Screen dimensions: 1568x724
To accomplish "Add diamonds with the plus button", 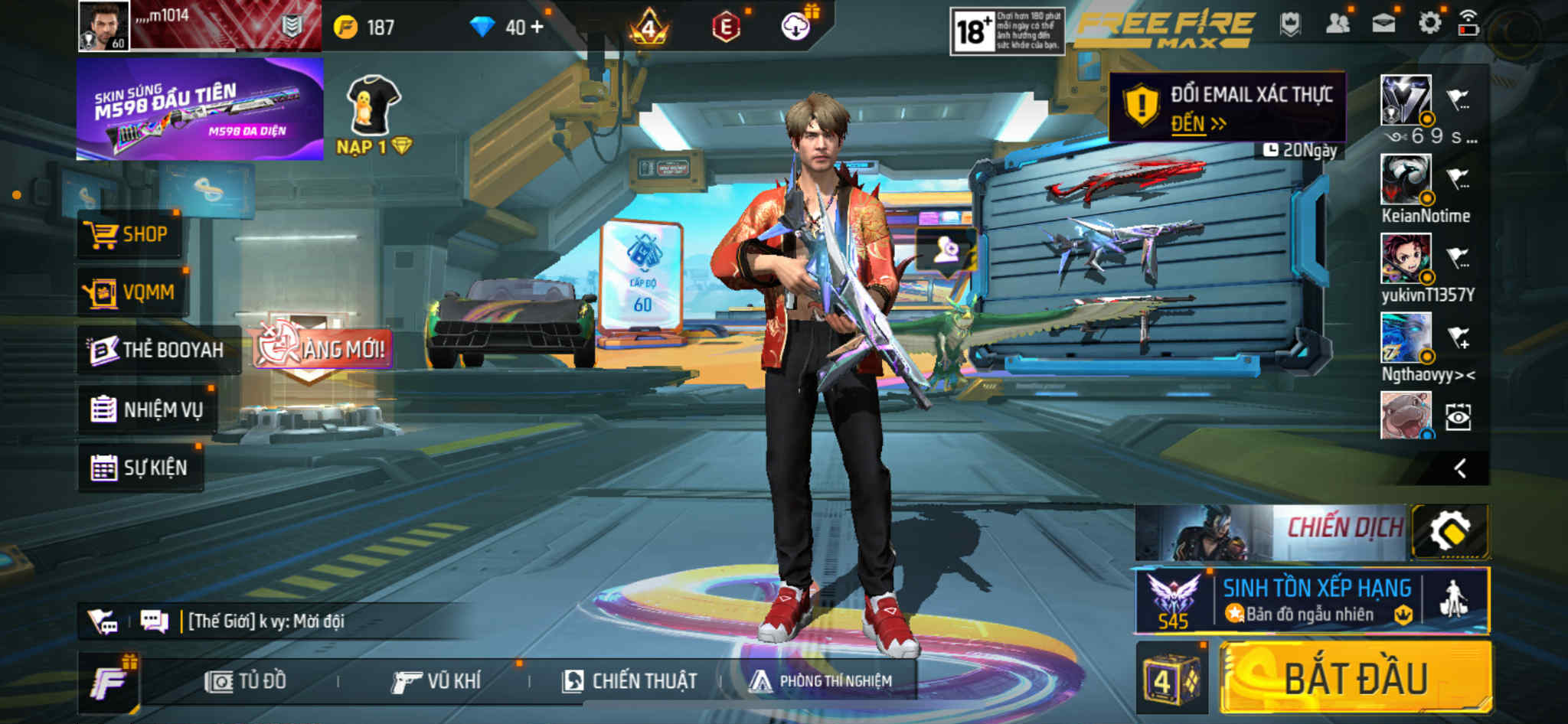I will 537,27.
